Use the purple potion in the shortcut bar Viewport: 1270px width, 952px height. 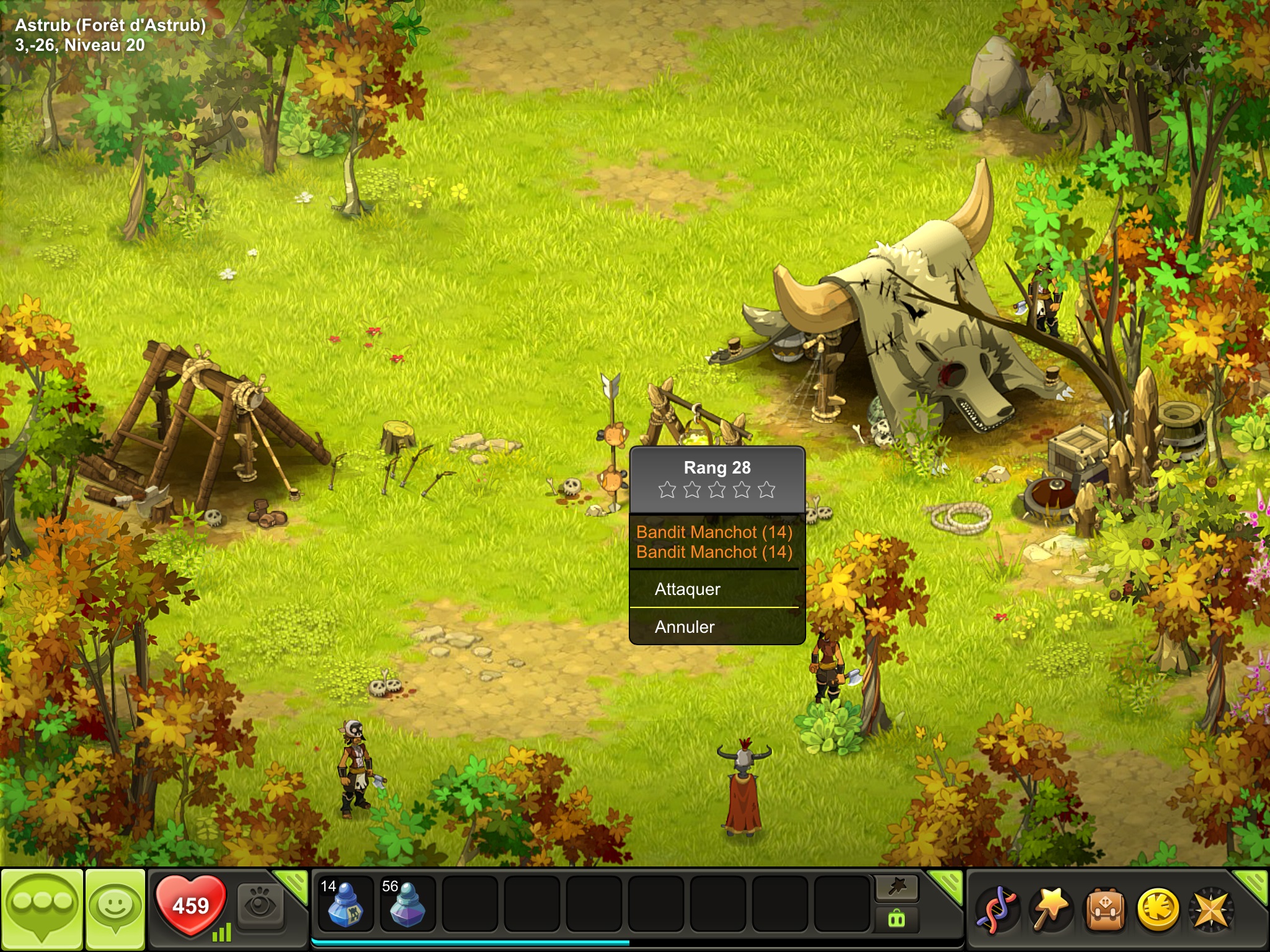coord(407,905)
